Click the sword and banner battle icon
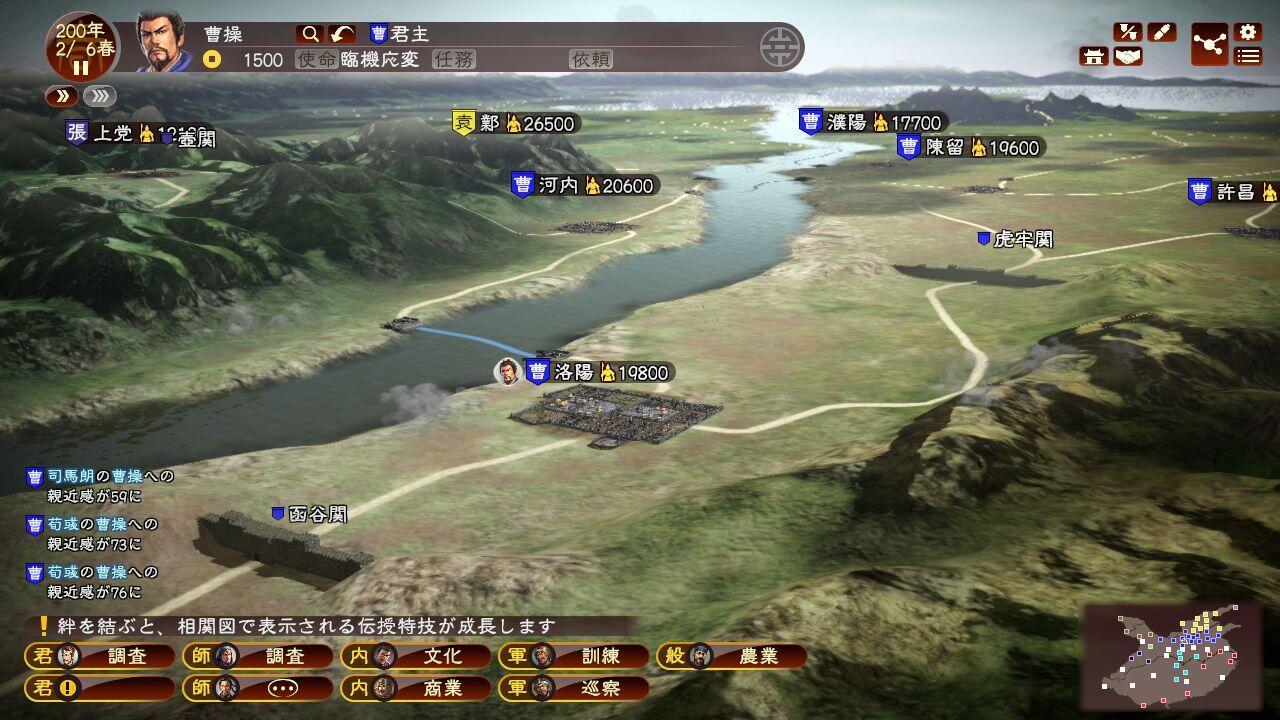 pos(1128,31)
